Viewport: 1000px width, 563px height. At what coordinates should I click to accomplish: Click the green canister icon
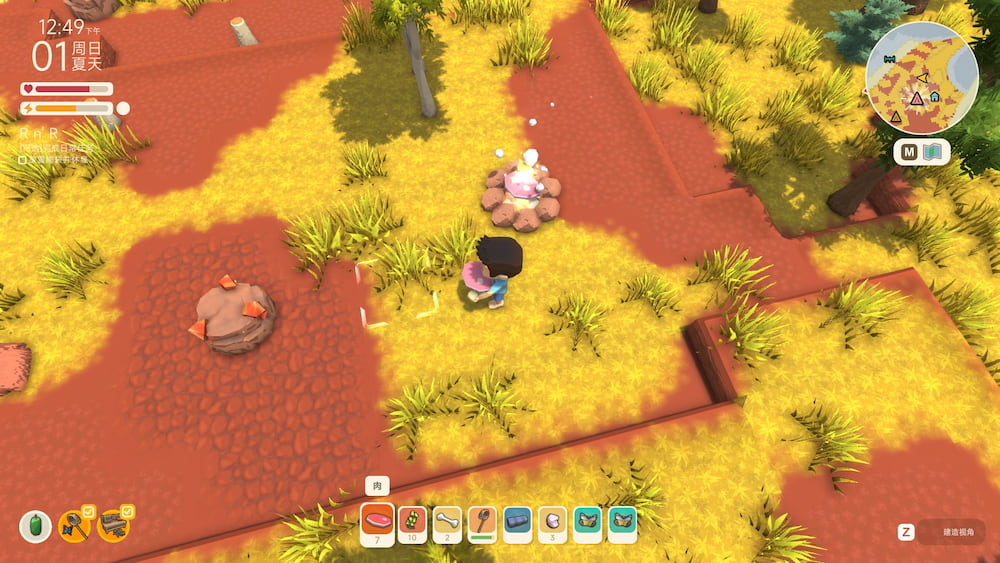click(35, 526)
